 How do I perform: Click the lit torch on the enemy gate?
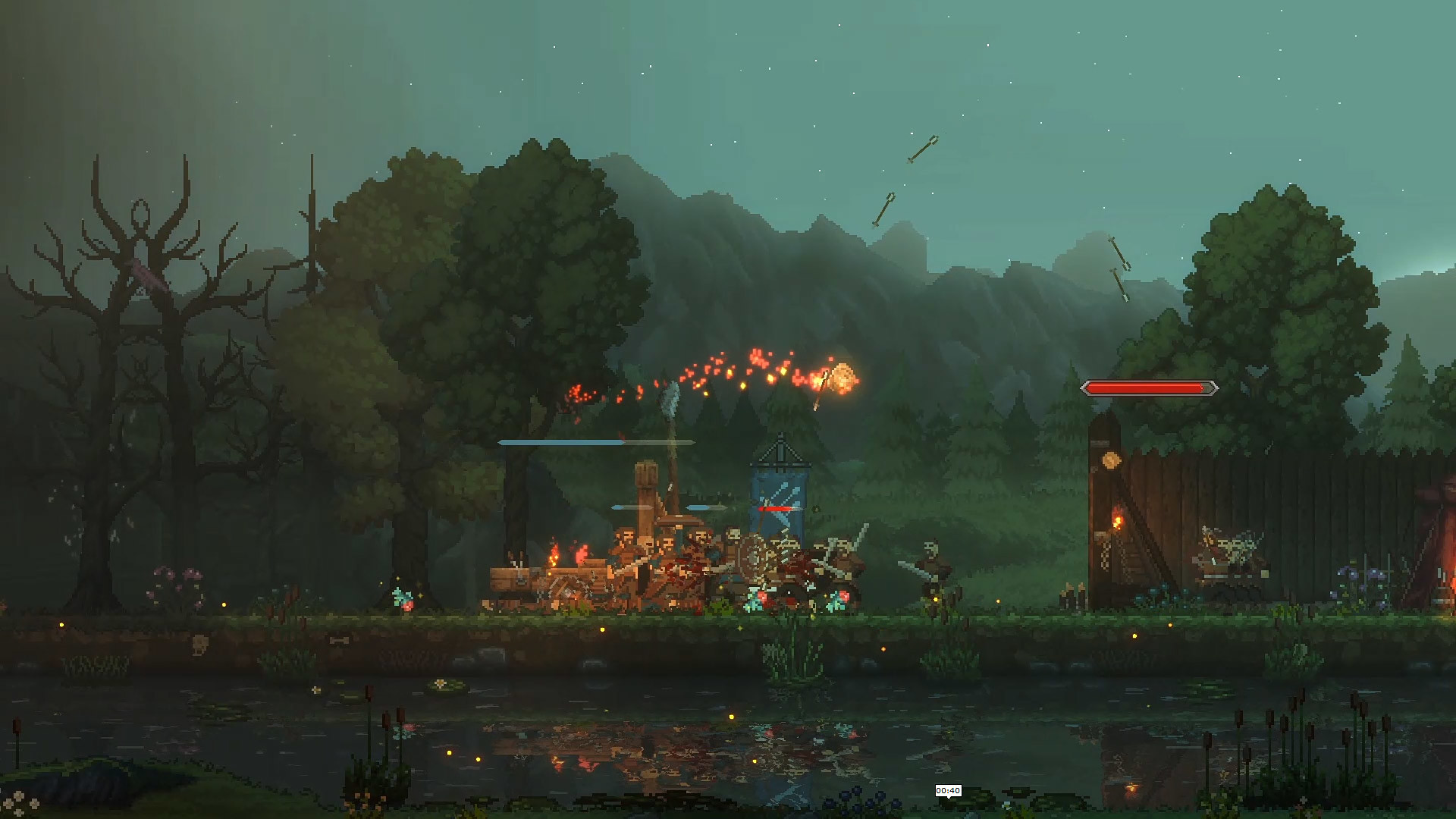1118,518
